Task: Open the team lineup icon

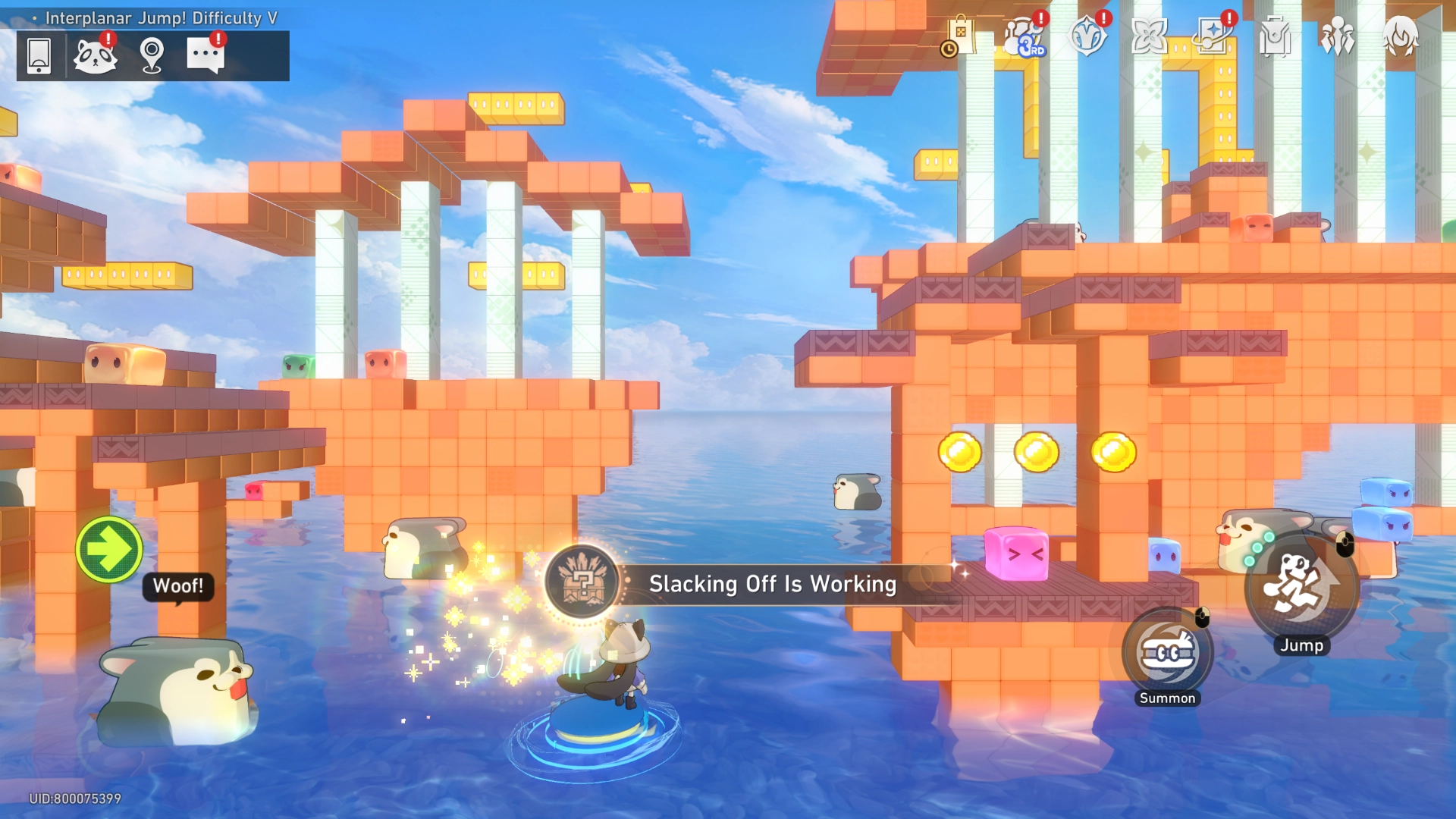Action: click(1339, 36)
